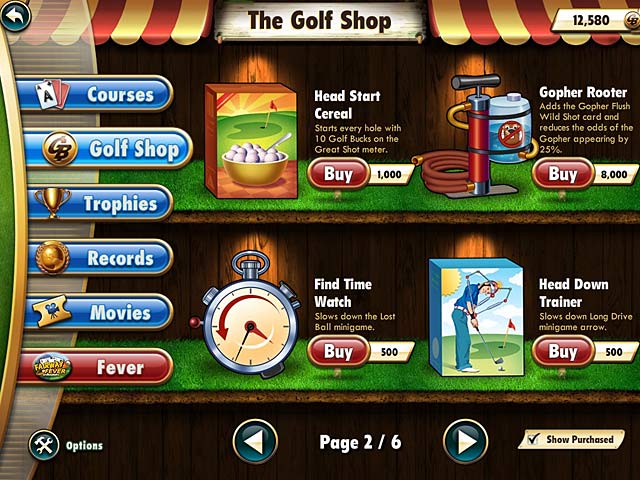
Task: Advance to the next shop page
Action: coord(465,441)
